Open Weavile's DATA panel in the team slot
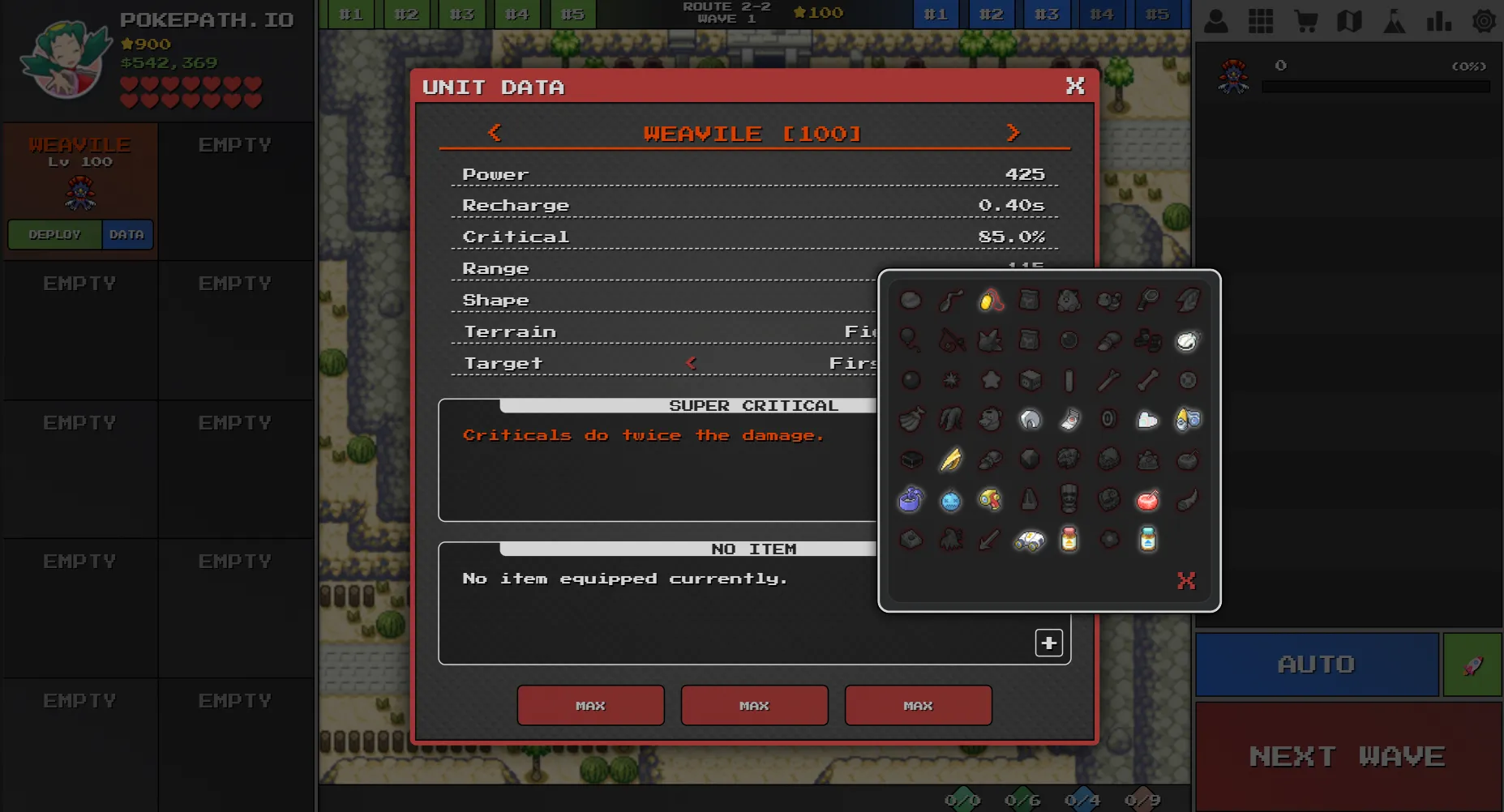This screenshot has height=812, width=1504. [126, 235]
